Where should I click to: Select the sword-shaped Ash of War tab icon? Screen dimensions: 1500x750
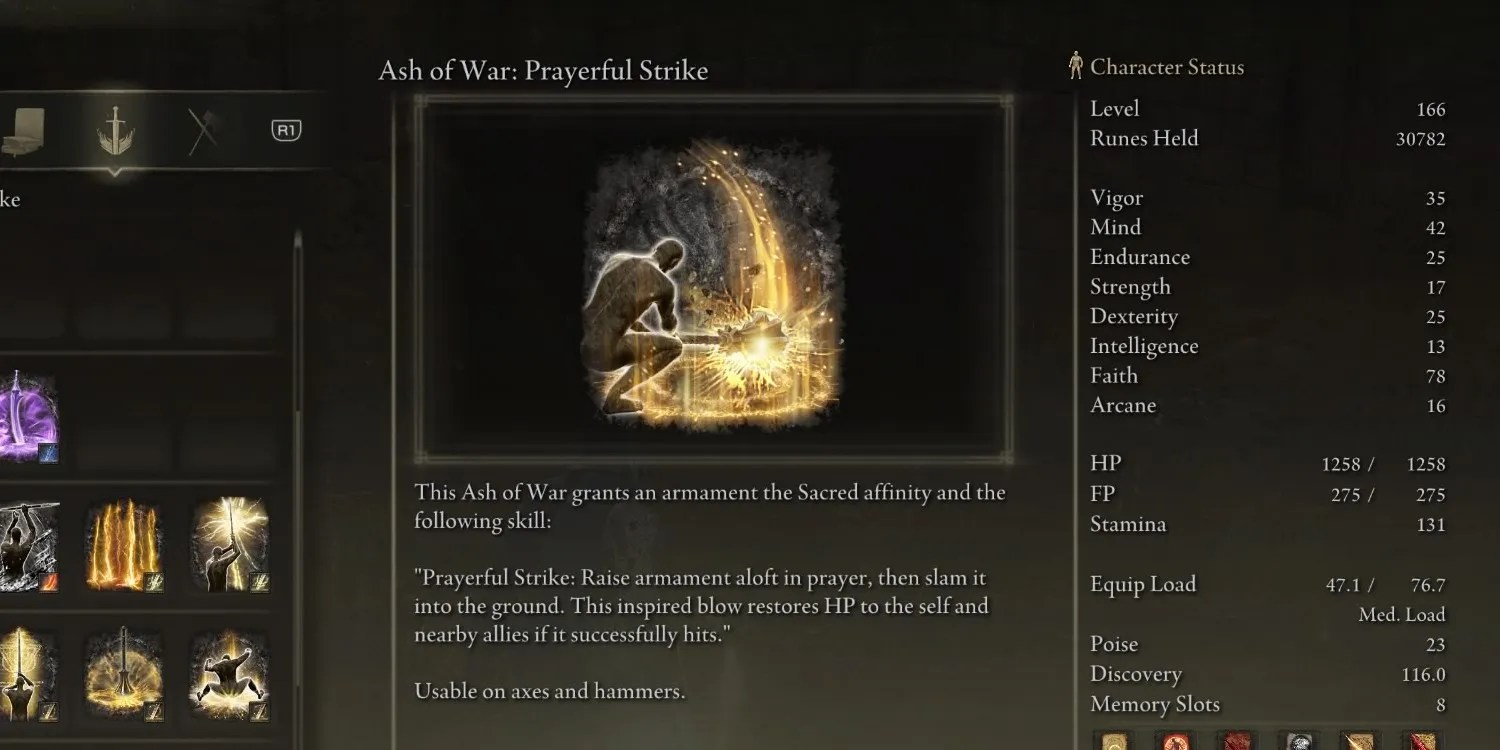pos(113,131)
